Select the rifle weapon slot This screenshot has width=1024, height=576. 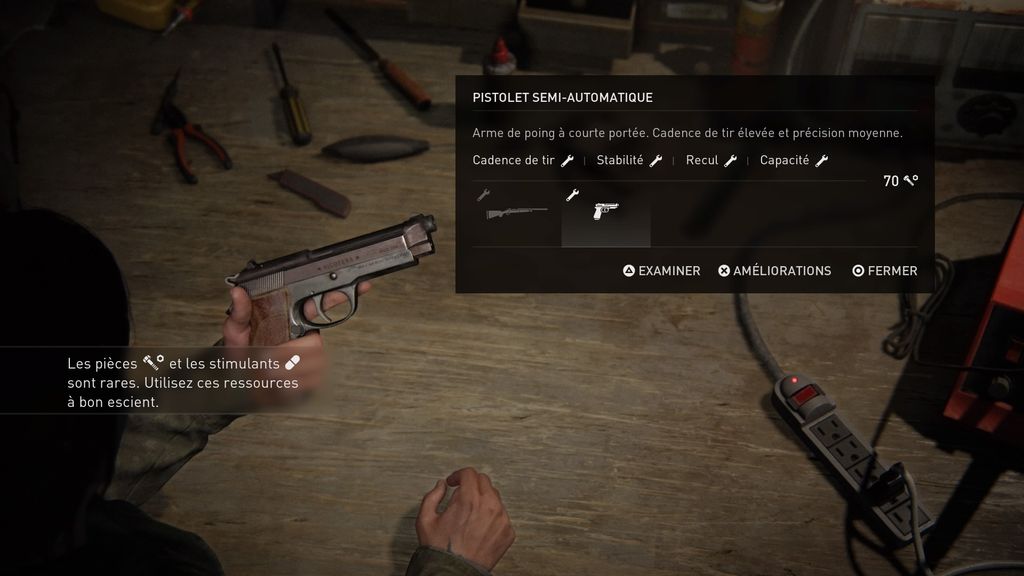click(516, 213)
